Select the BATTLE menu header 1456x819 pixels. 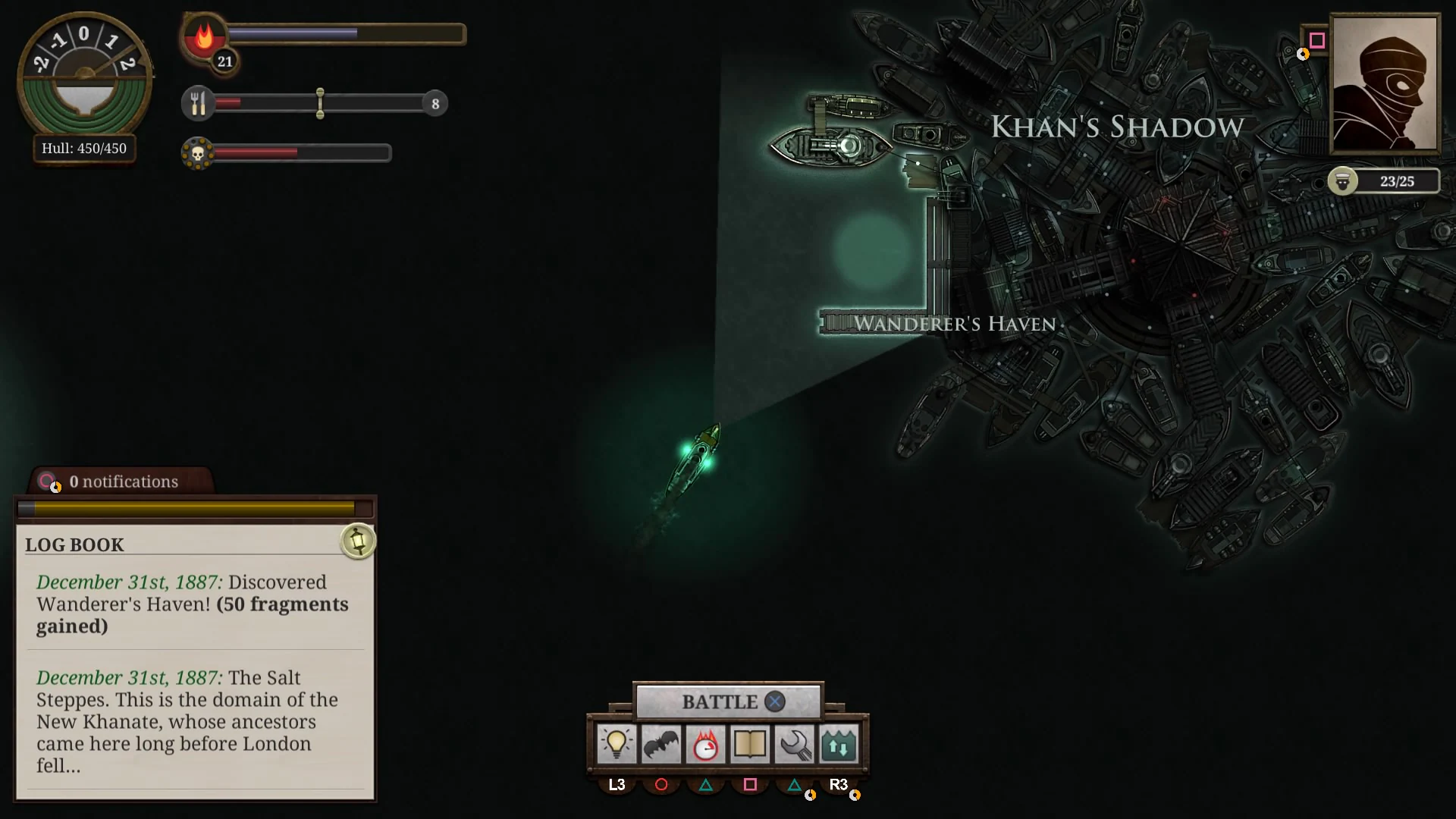719,701
